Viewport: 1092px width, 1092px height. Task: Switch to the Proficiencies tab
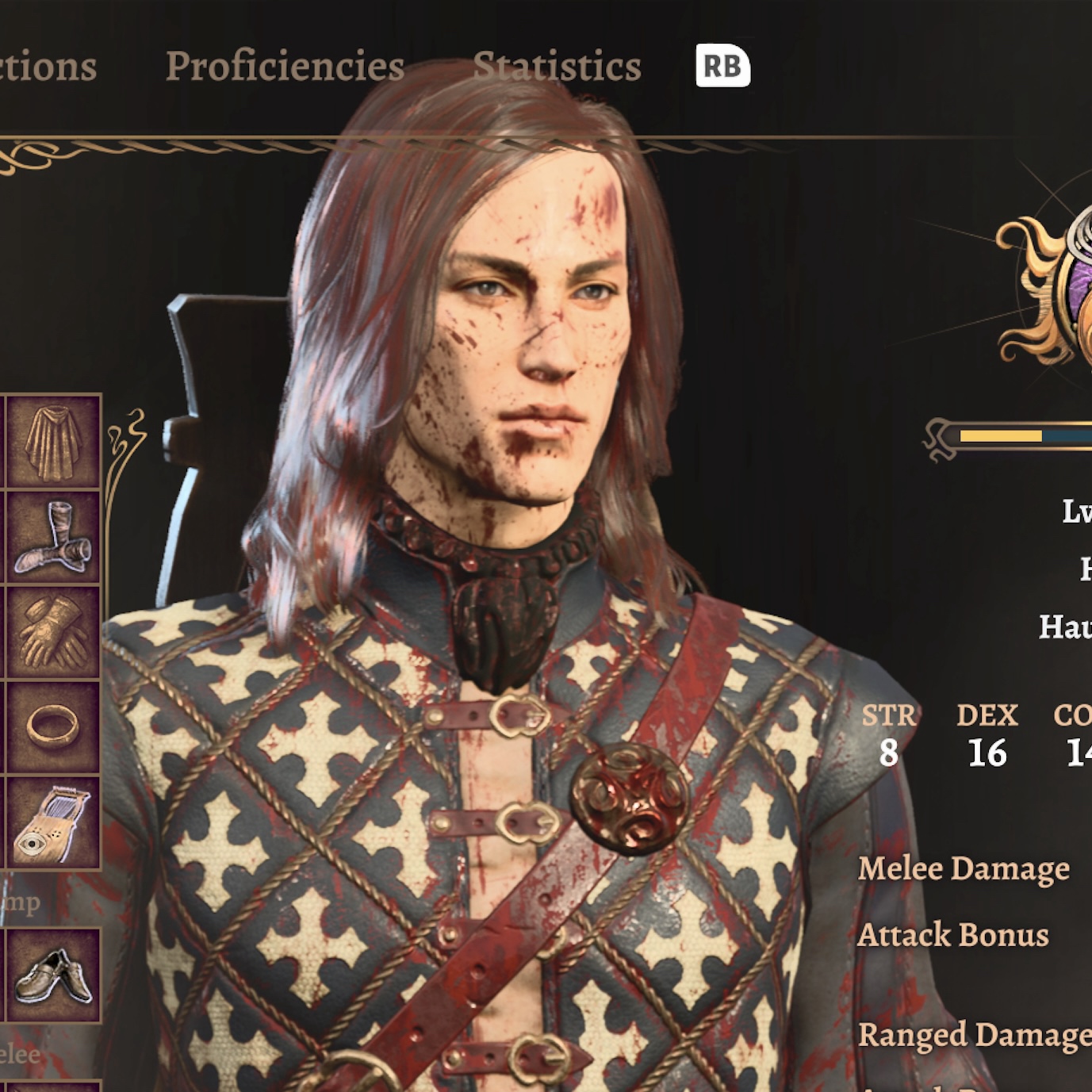click(285, 66)
